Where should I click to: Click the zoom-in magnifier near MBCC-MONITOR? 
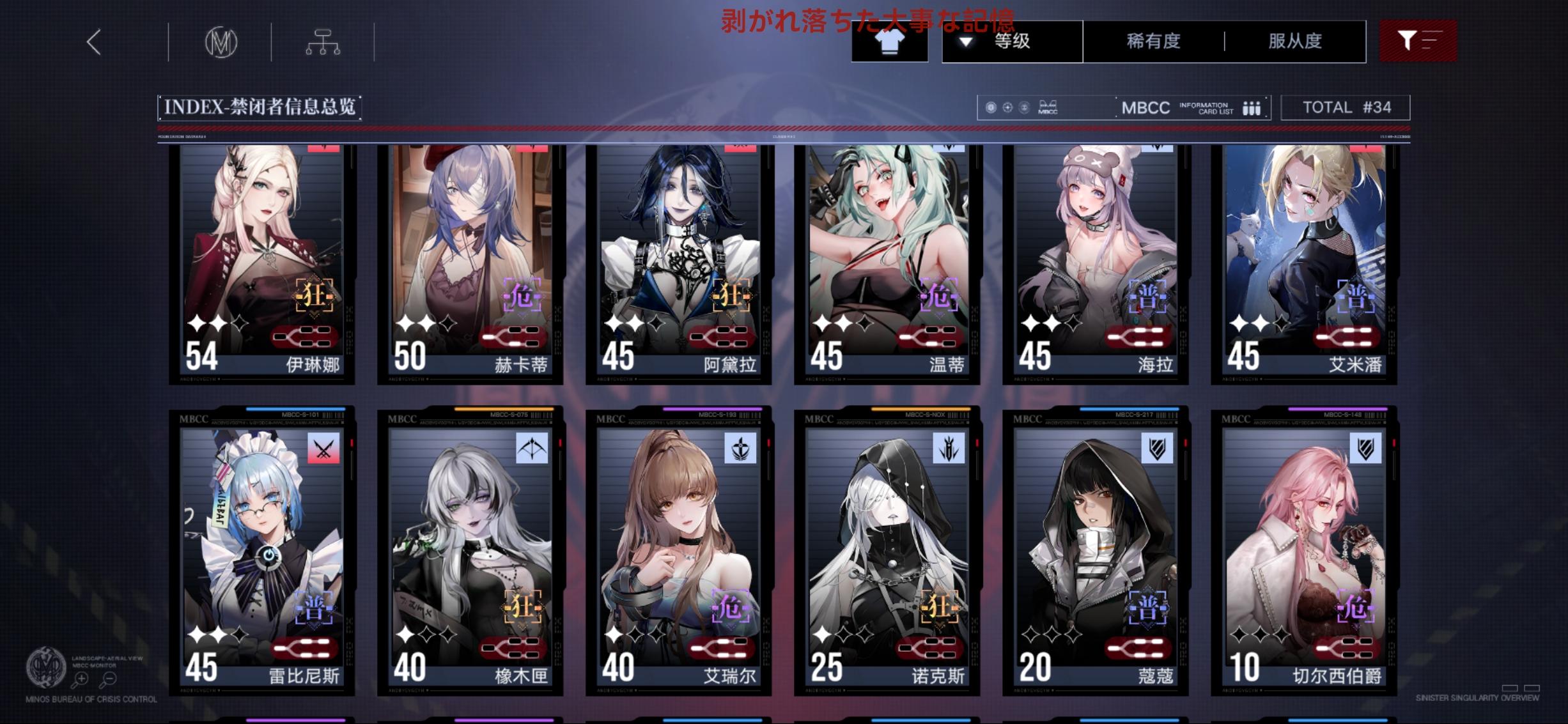[x=81, y=679]
